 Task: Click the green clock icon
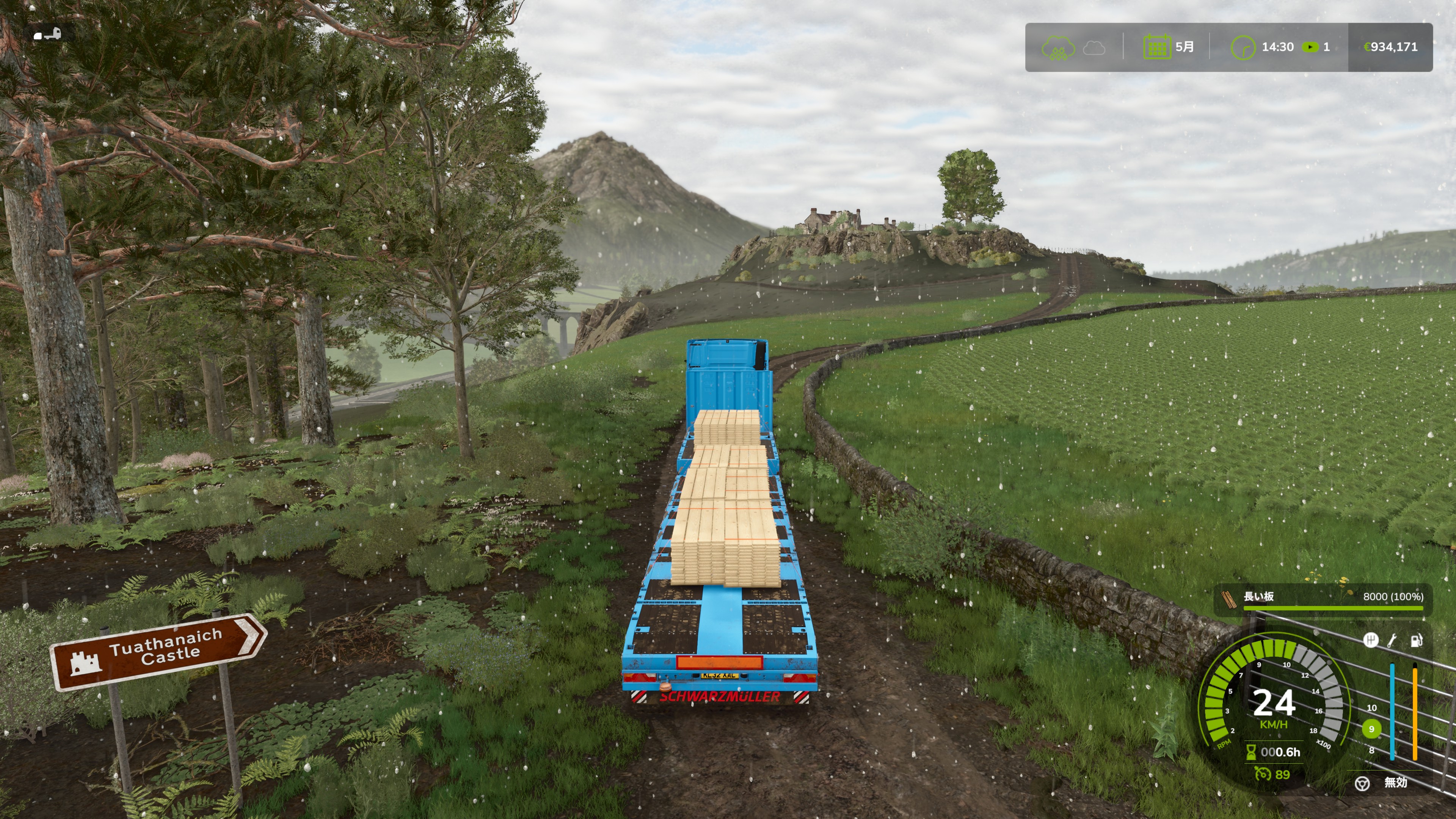1243,47
